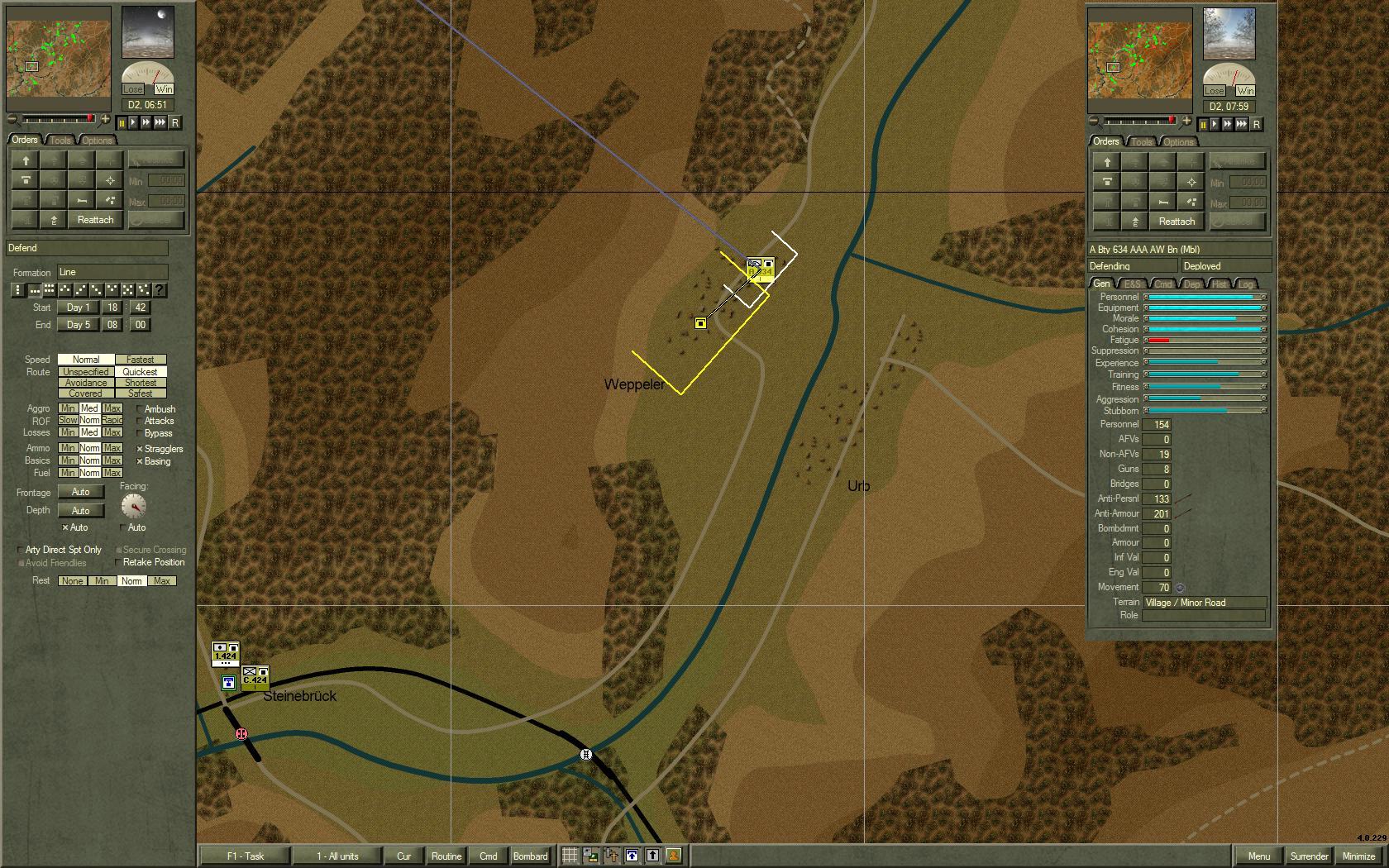Switch to the Tools tab
The height and width of the screenshot is (868, 1389).
pos(59,140)
